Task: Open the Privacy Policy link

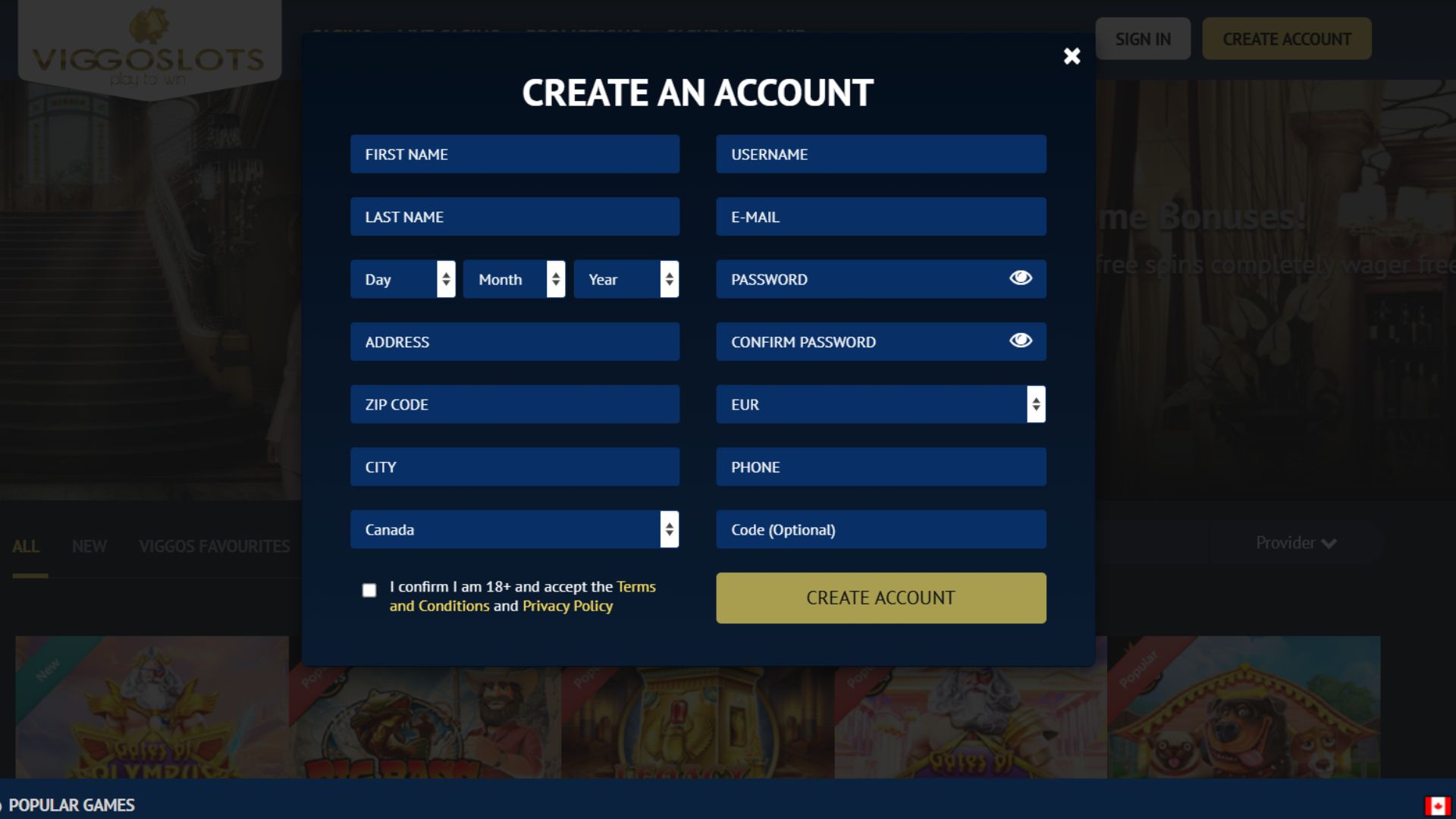Action: point(567,606)
